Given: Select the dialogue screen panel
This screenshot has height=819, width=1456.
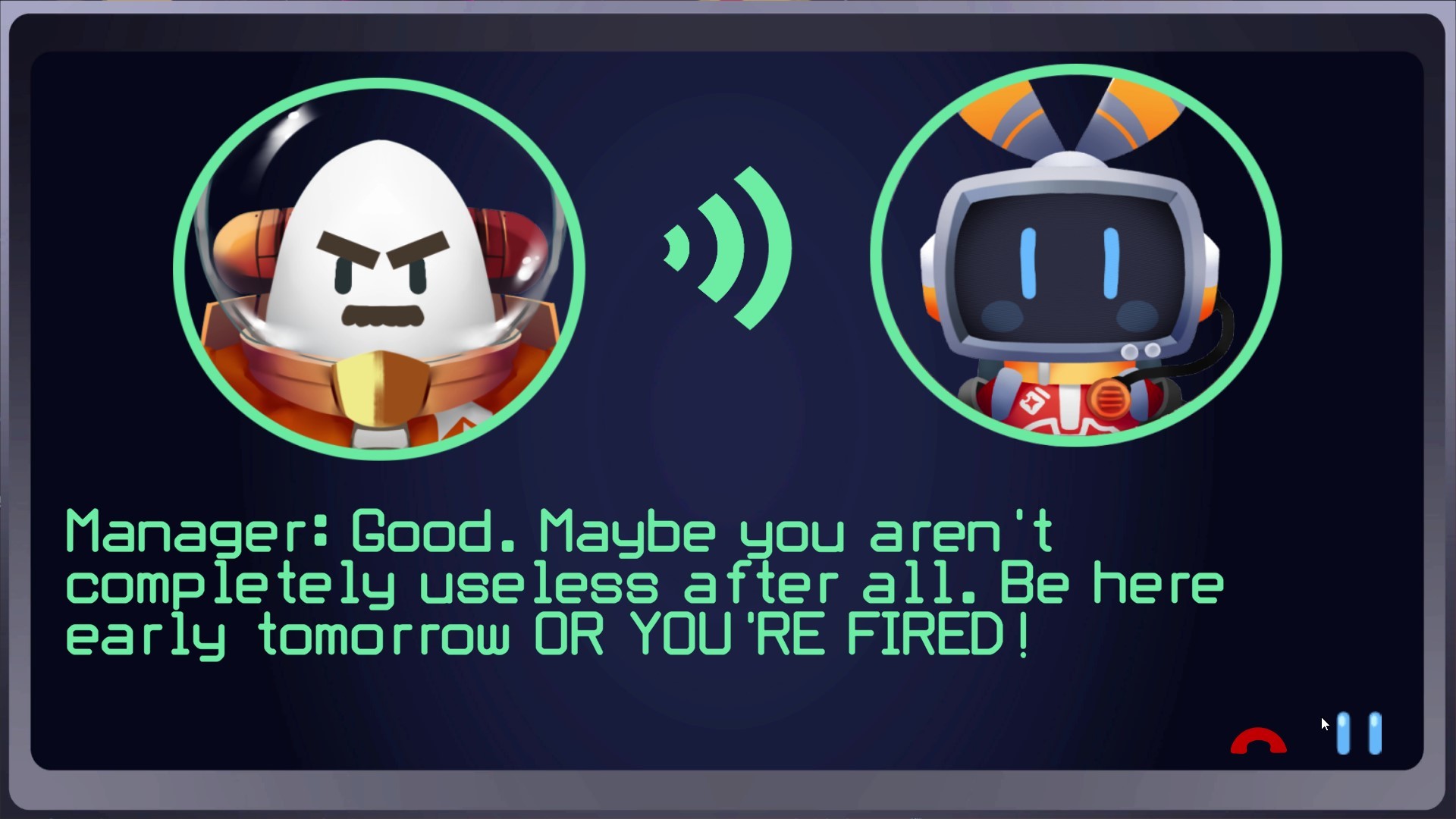Looking at the screenshot, I should point(728,409).
